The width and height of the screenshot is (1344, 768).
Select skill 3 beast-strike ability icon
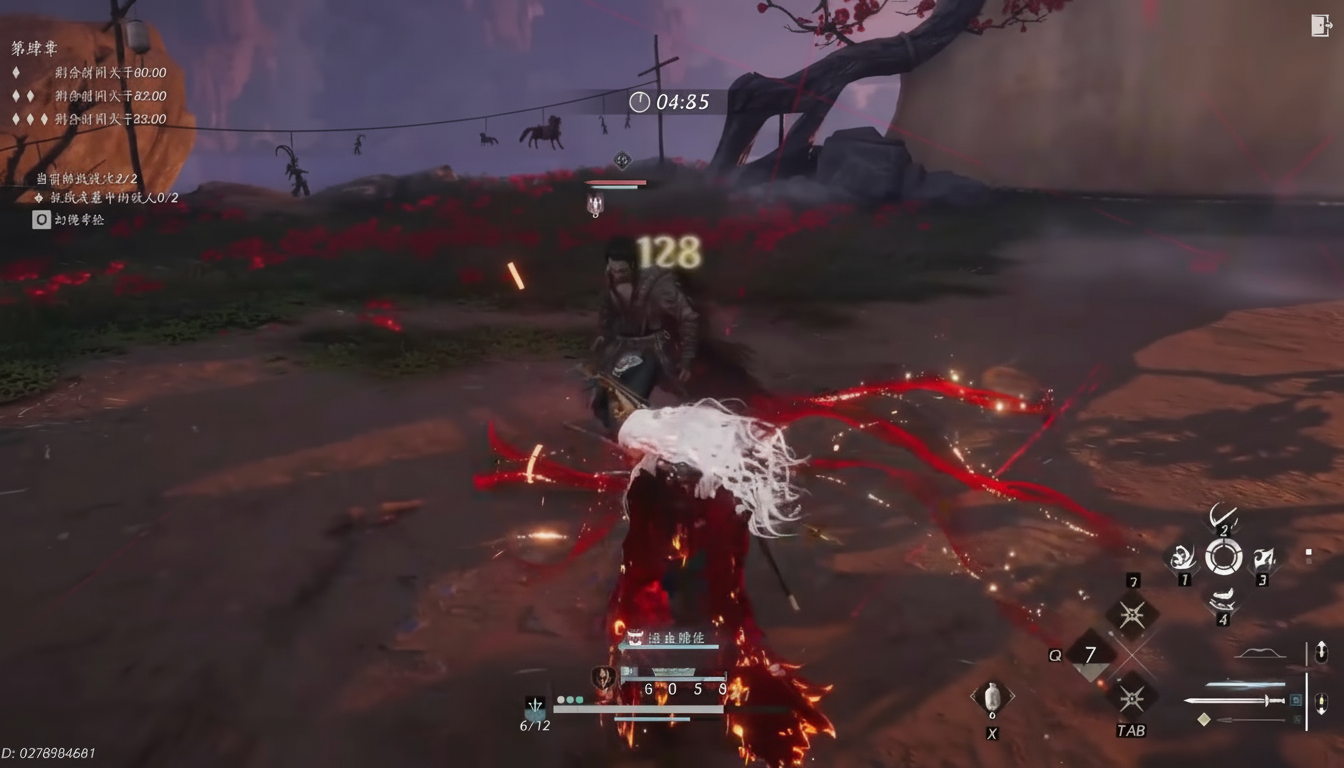[x=1263, y=557]
